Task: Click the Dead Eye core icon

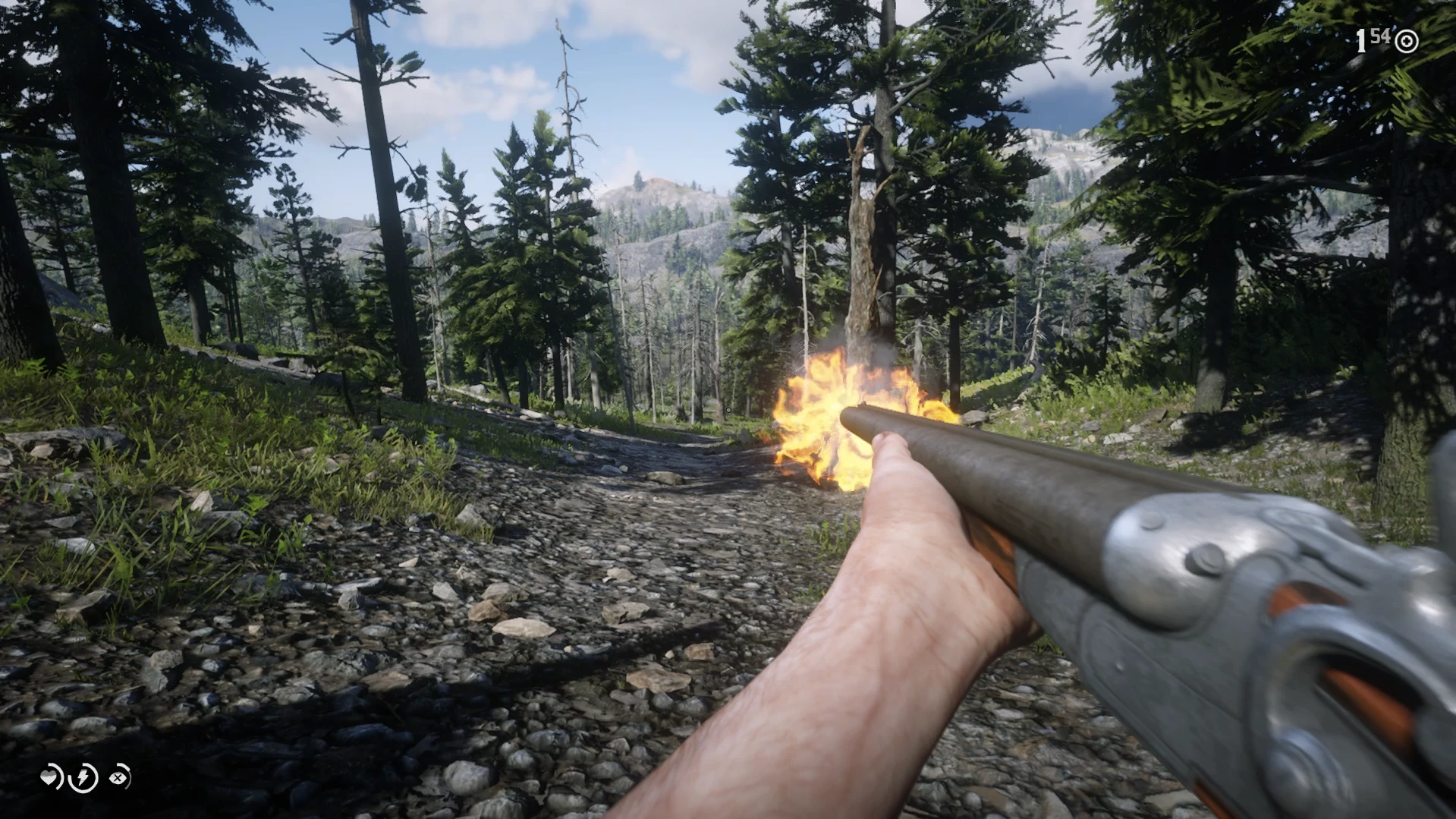Action: (x=119, y=776)
